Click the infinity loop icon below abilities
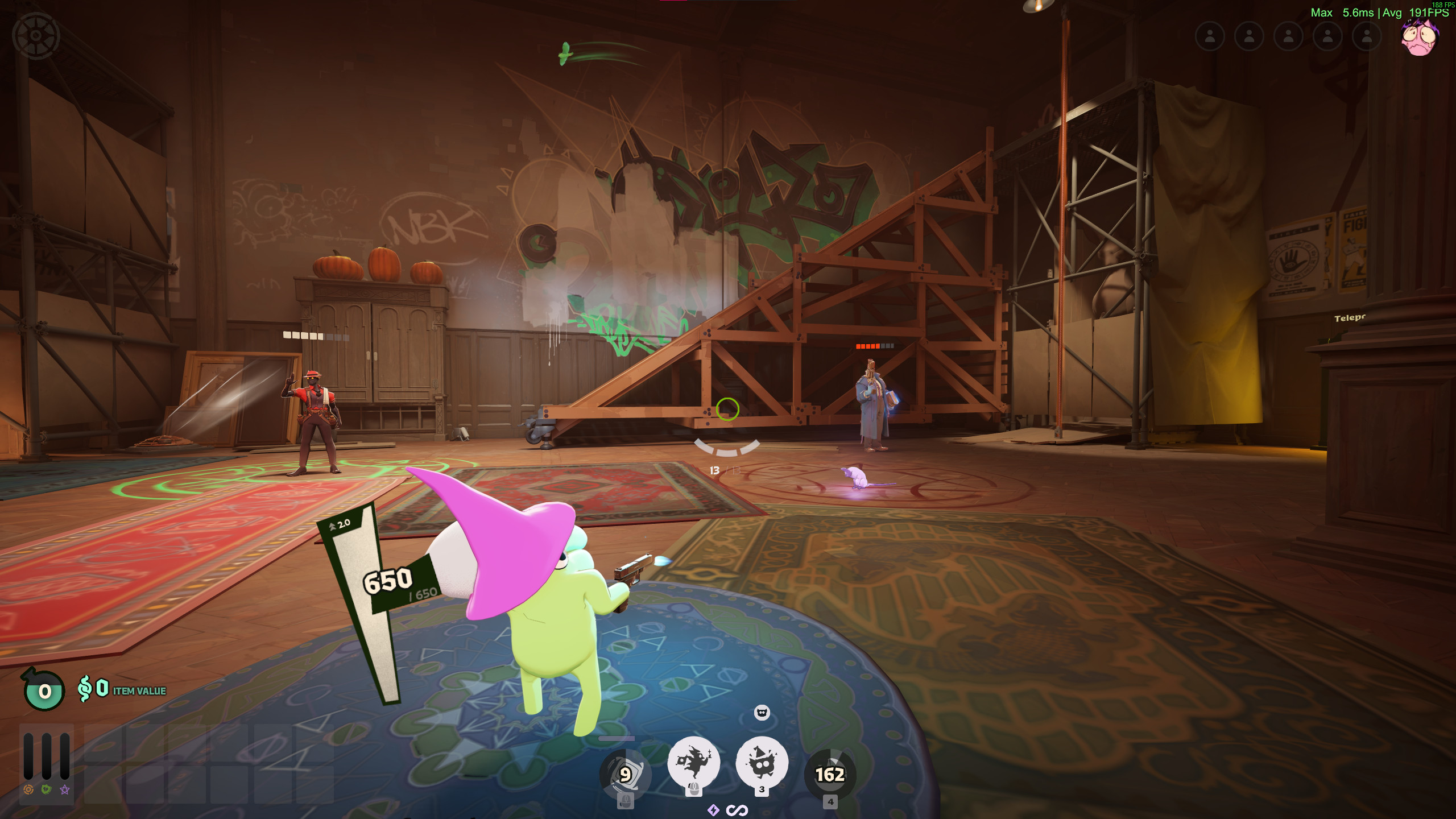 click(737, 810)
